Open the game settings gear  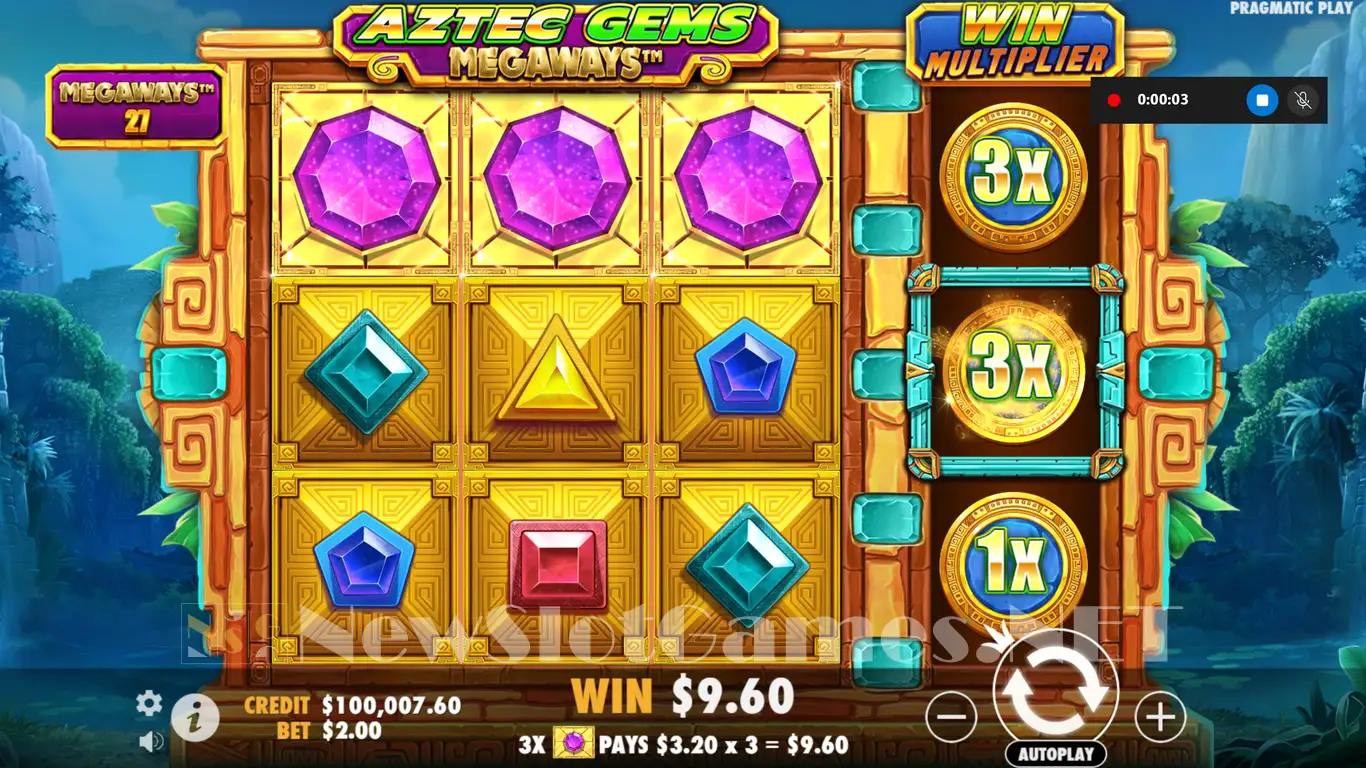click(149, 703)
